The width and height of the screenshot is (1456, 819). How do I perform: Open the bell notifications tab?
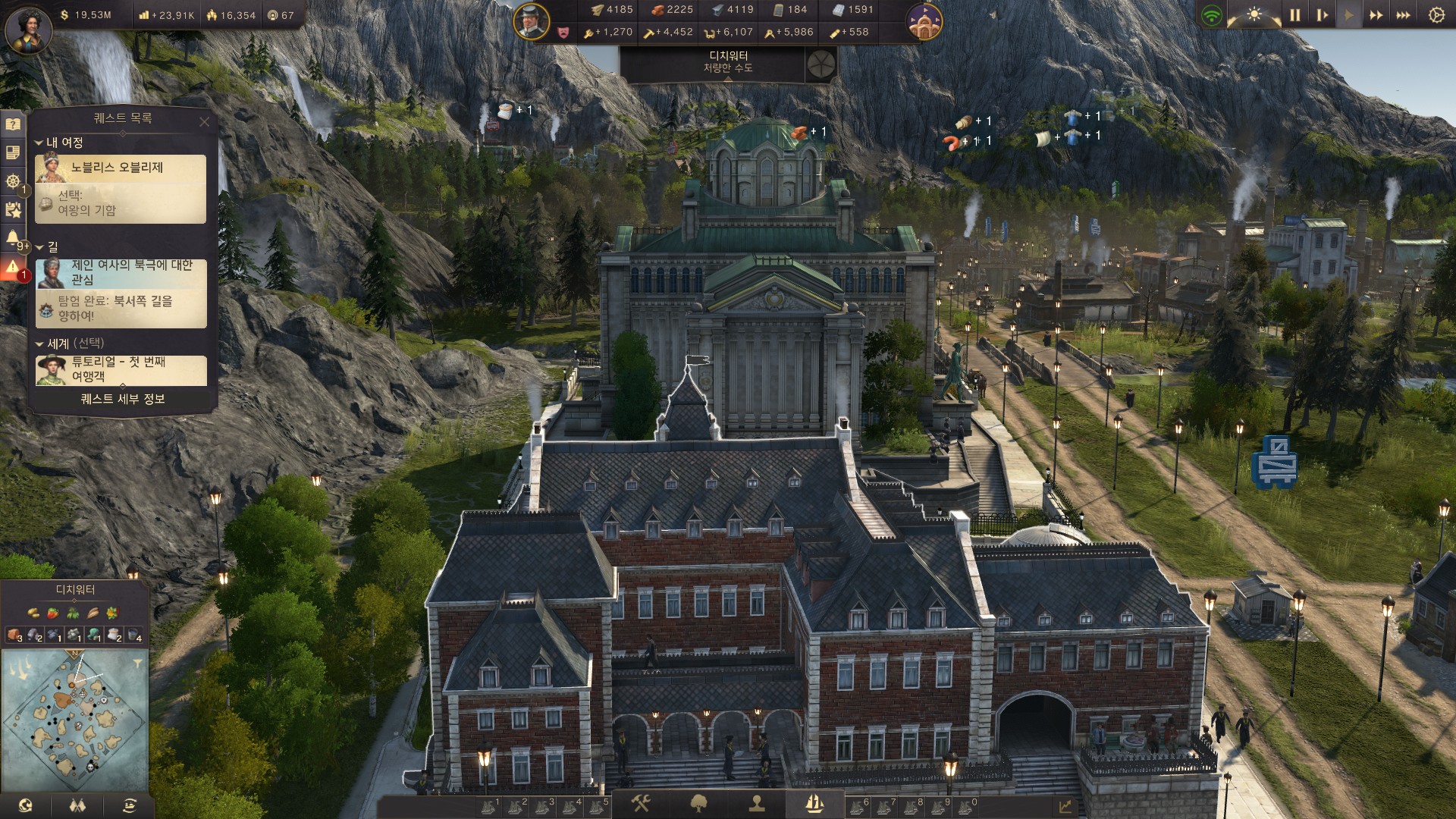[13, 239]
